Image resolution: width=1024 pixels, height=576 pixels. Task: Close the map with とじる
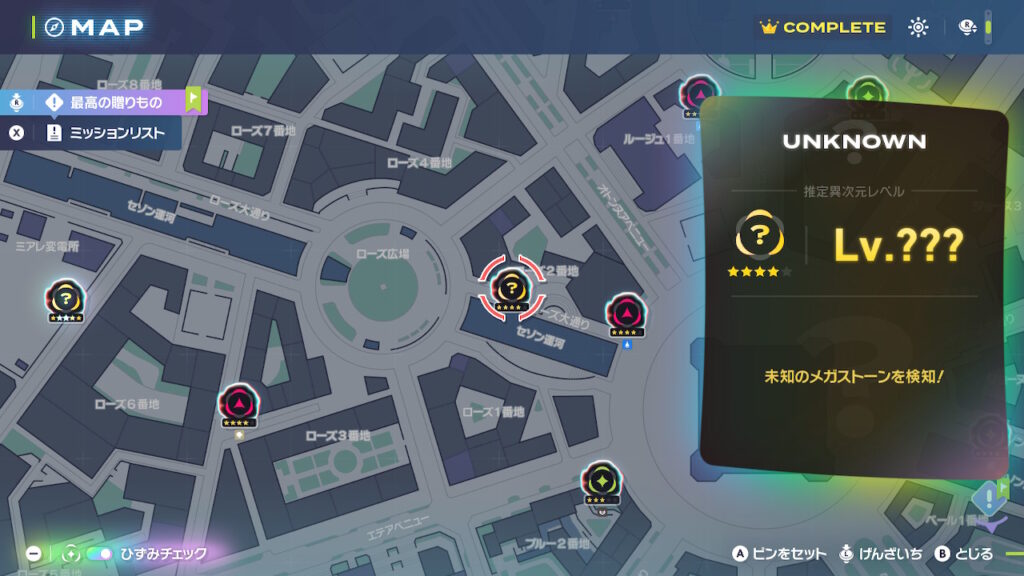pyautogui.click(x=965, y=553)
